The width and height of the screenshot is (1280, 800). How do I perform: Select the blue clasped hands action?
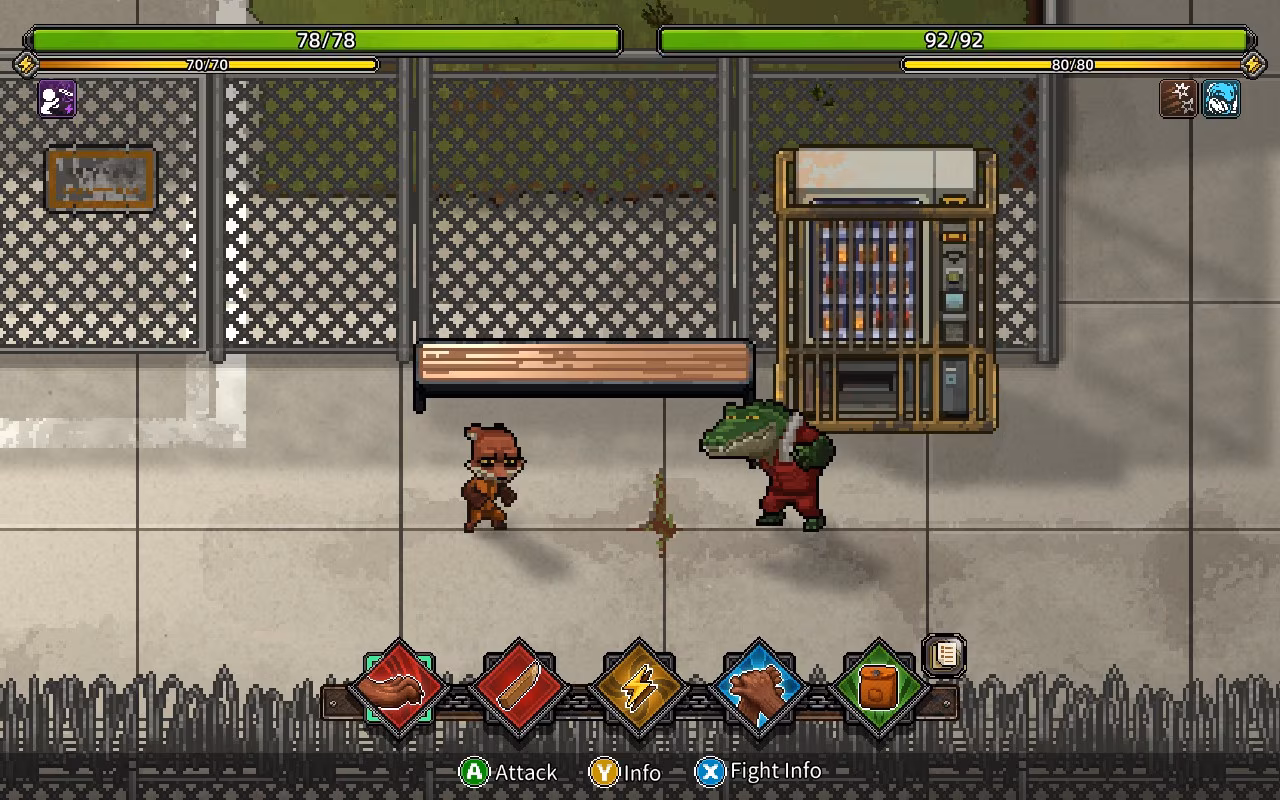point(760,688)
